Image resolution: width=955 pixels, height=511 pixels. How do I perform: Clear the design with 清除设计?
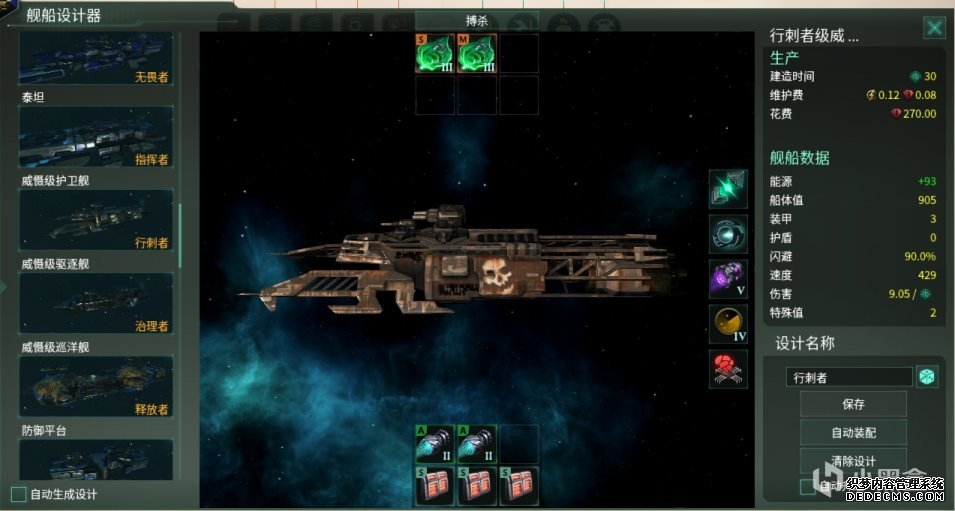pos(852,460)
